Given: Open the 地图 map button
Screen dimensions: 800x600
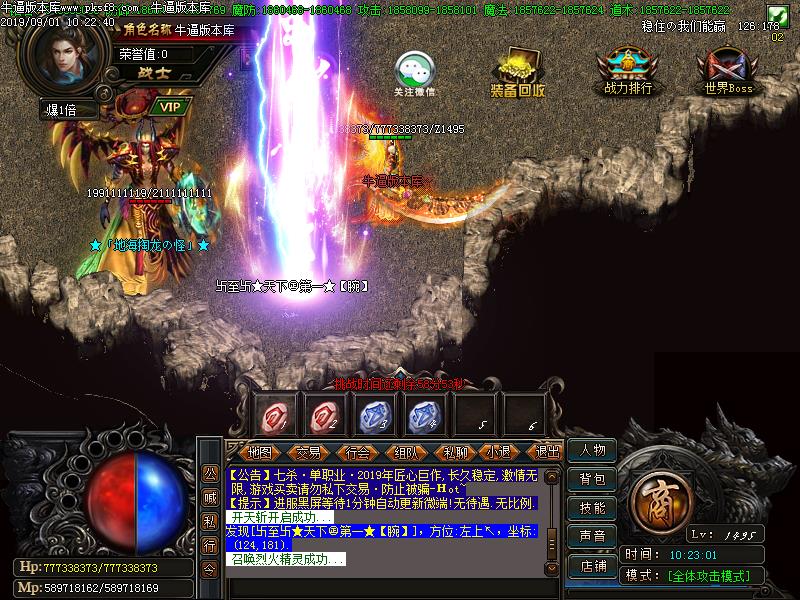Looking at the screenshot, I should point(260,452).
